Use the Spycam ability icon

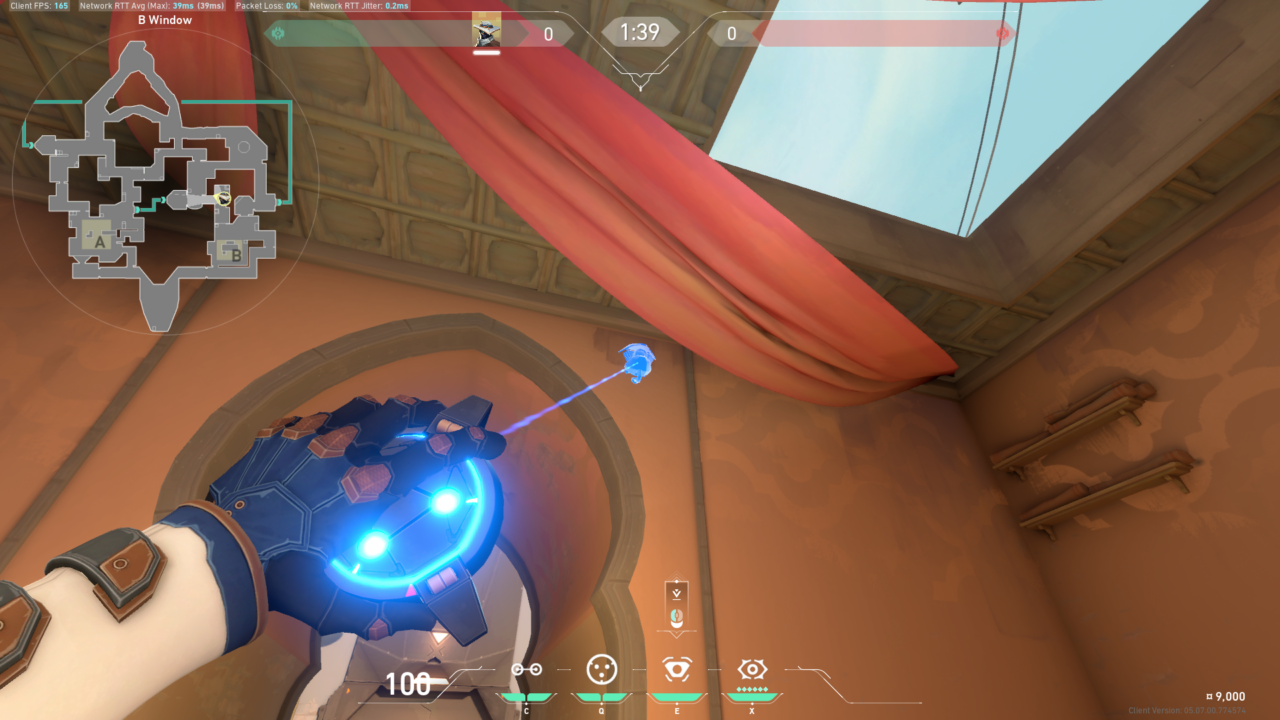(x=677, y=669)
